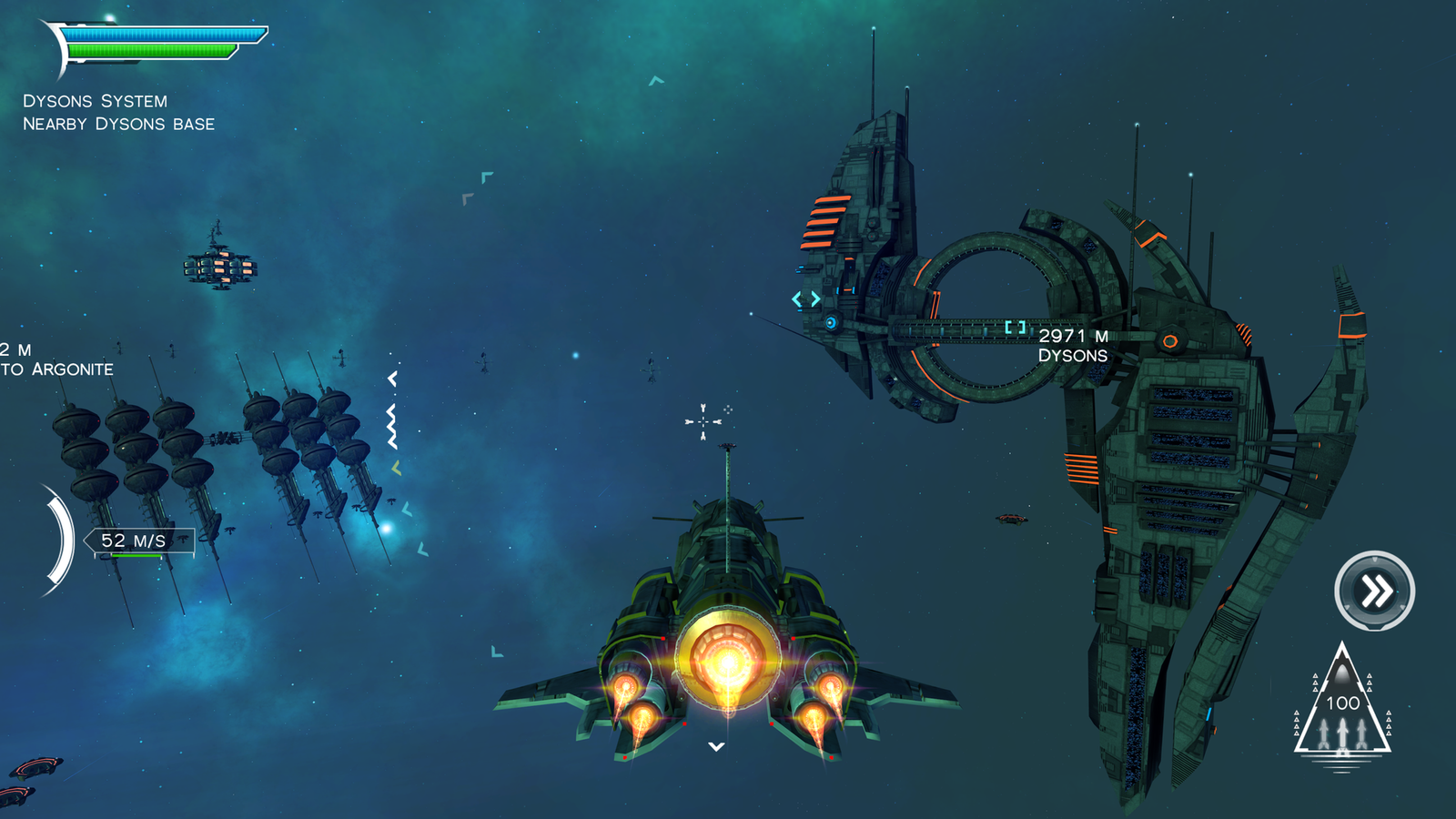Screen dimensions: 1456x819
Task: Activate the double-chevron boost button
Action: coord(1374,591)
